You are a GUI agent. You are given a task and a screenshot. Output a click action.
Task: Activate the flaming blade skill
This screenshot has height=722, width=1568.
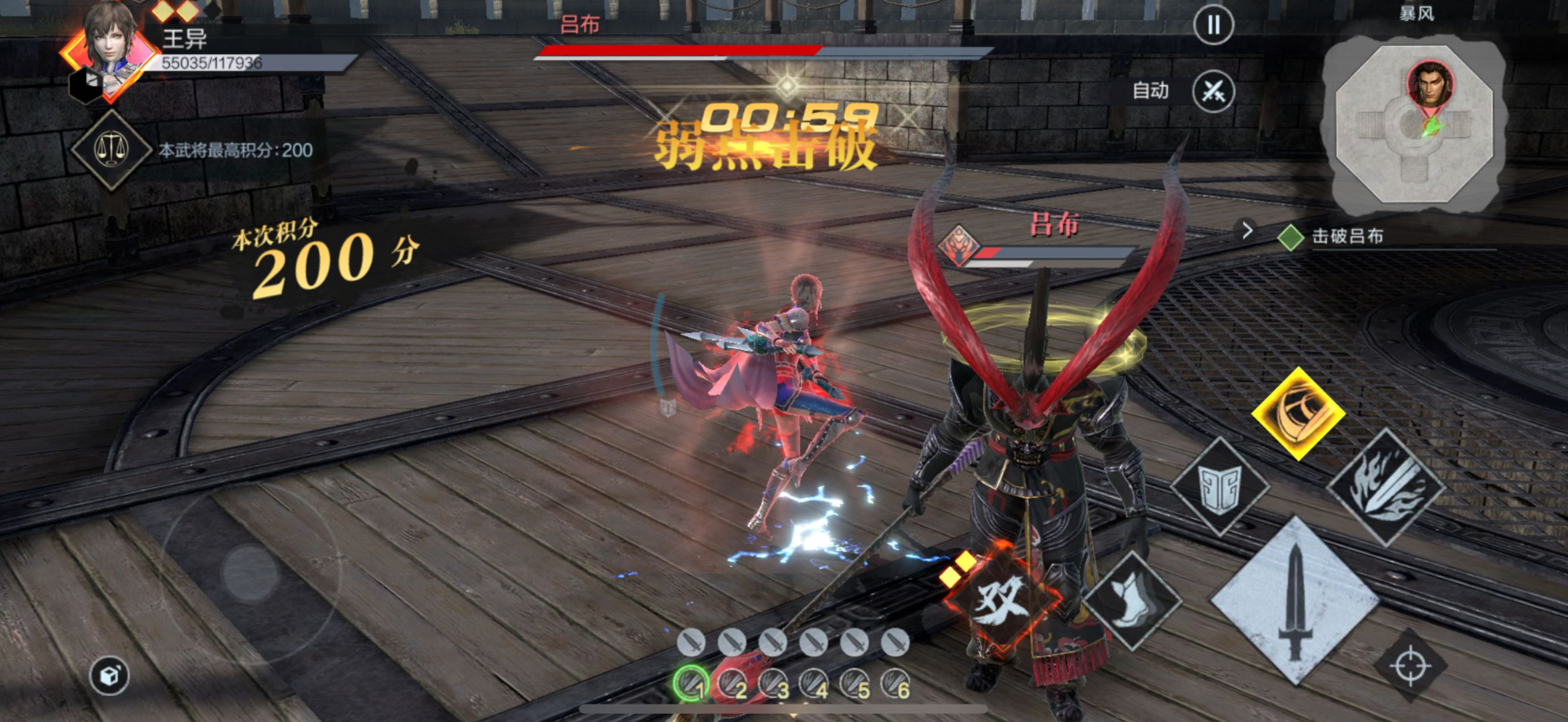click(x=1386, y=487)
